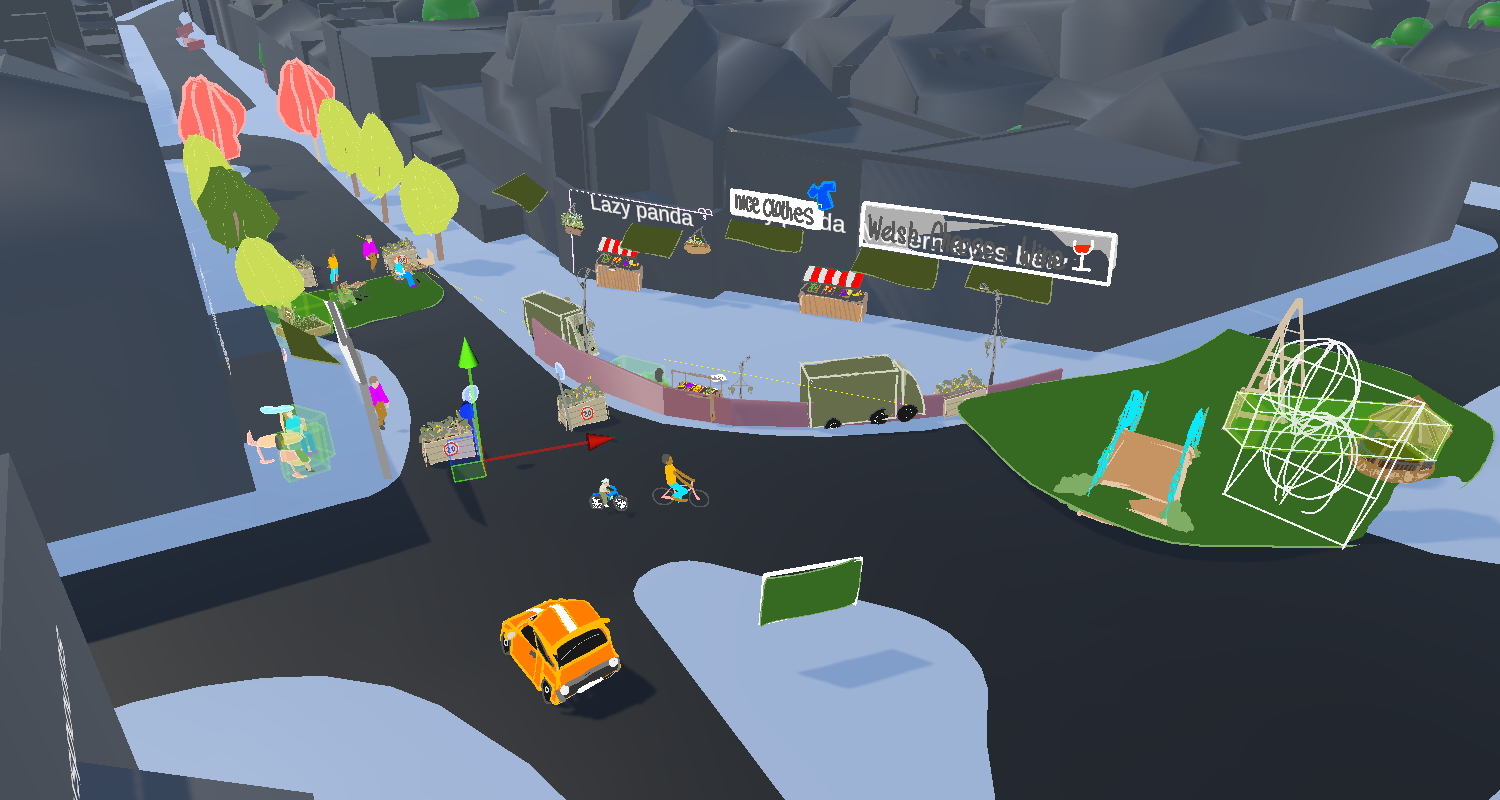Grab the green vertical move arrow
Viewport: 1500px width, 800px height.
point(465,356)
